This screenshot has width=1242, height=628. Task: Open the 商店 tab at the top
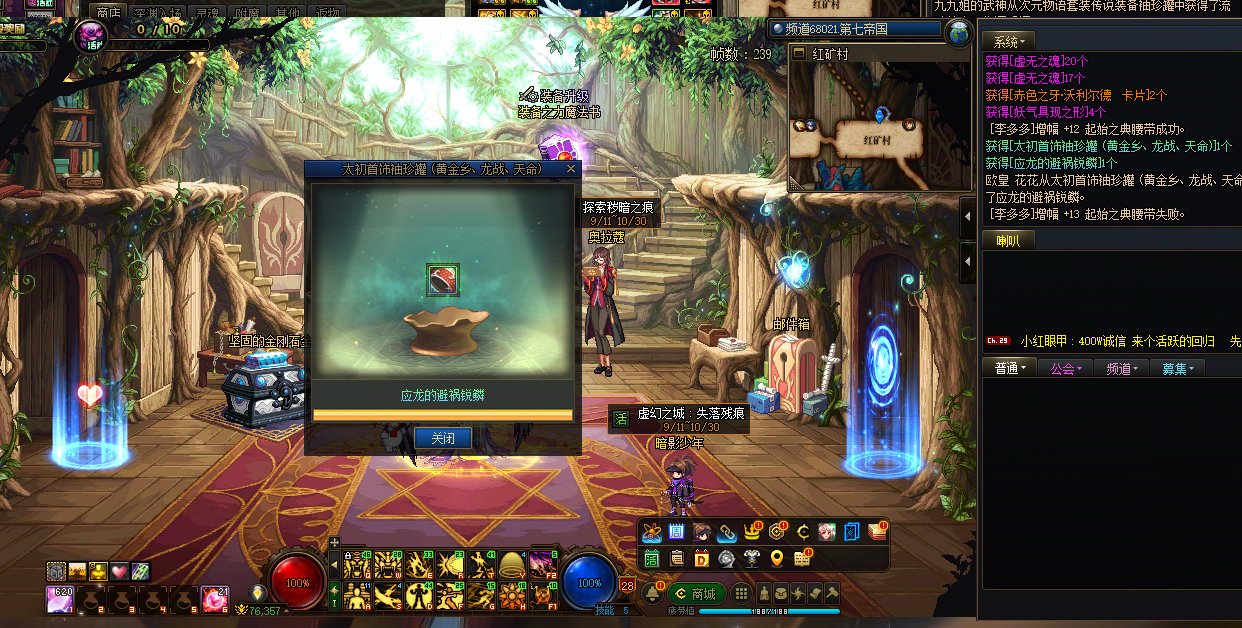pyautogui.click(x=109, y=12)
